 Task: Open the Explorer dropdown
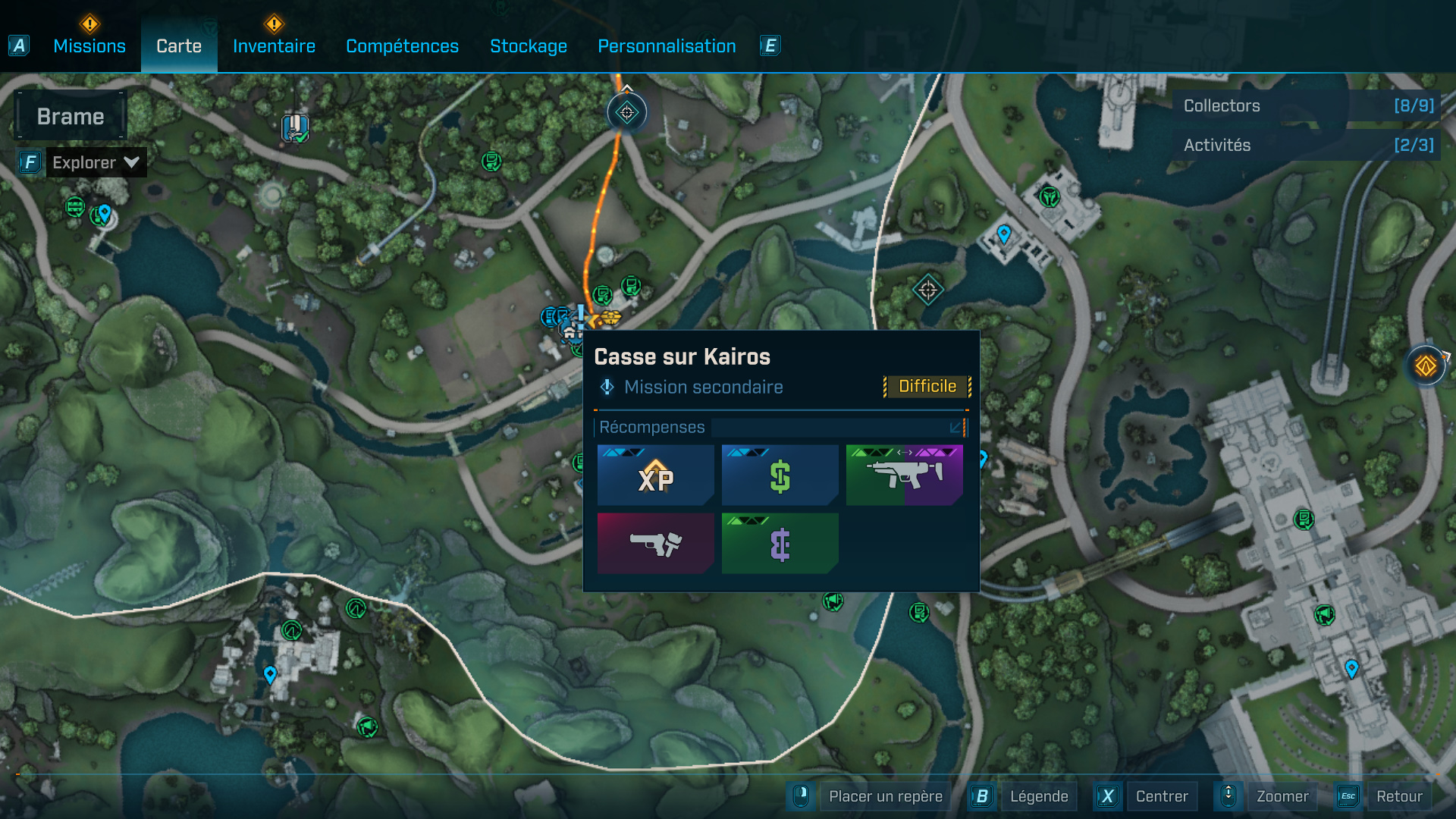pos(96,162)
